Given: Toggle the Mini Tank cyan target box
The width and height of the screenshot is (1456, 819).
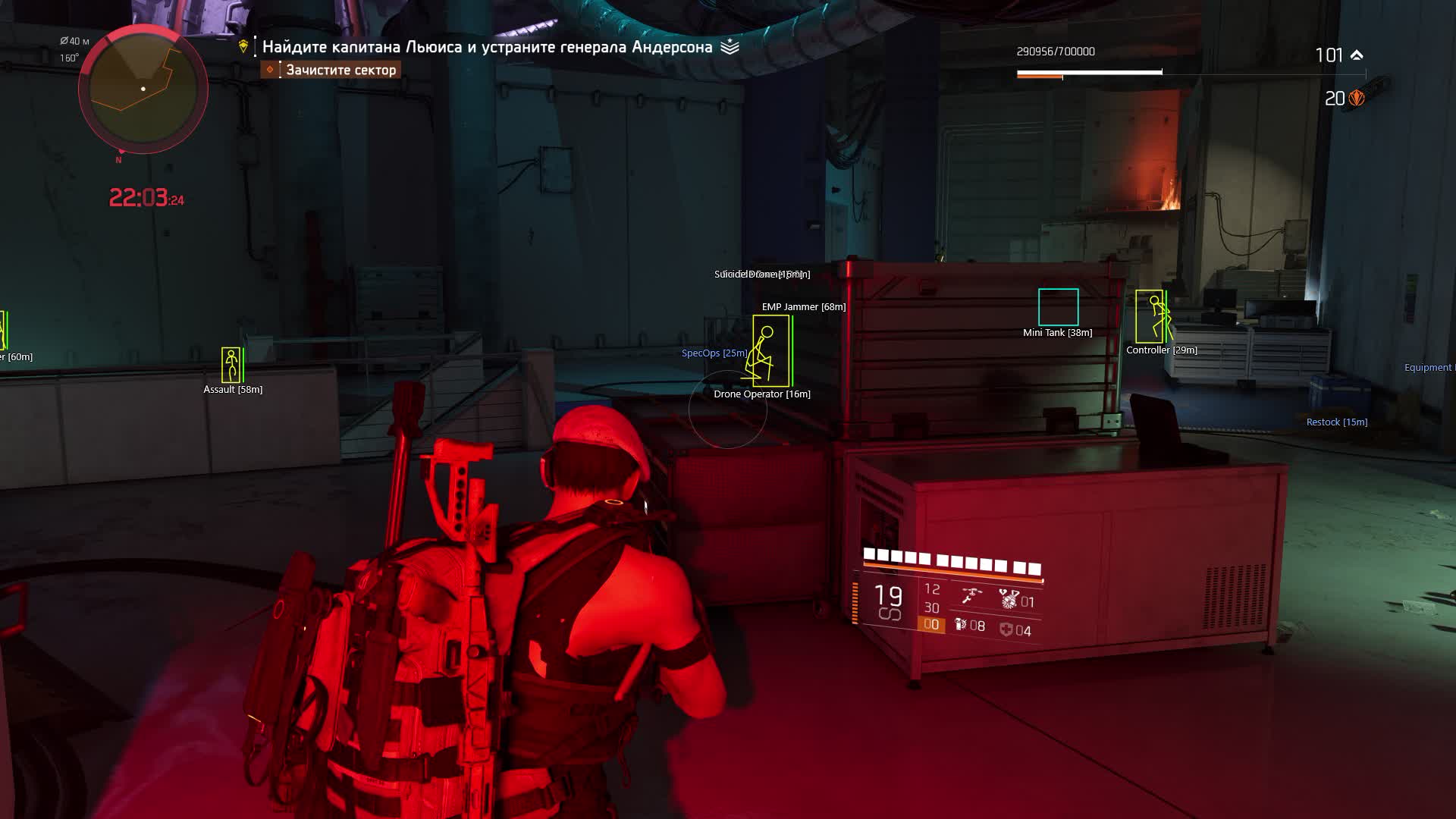Looking at the screenshot, I should click(1057, 307).
